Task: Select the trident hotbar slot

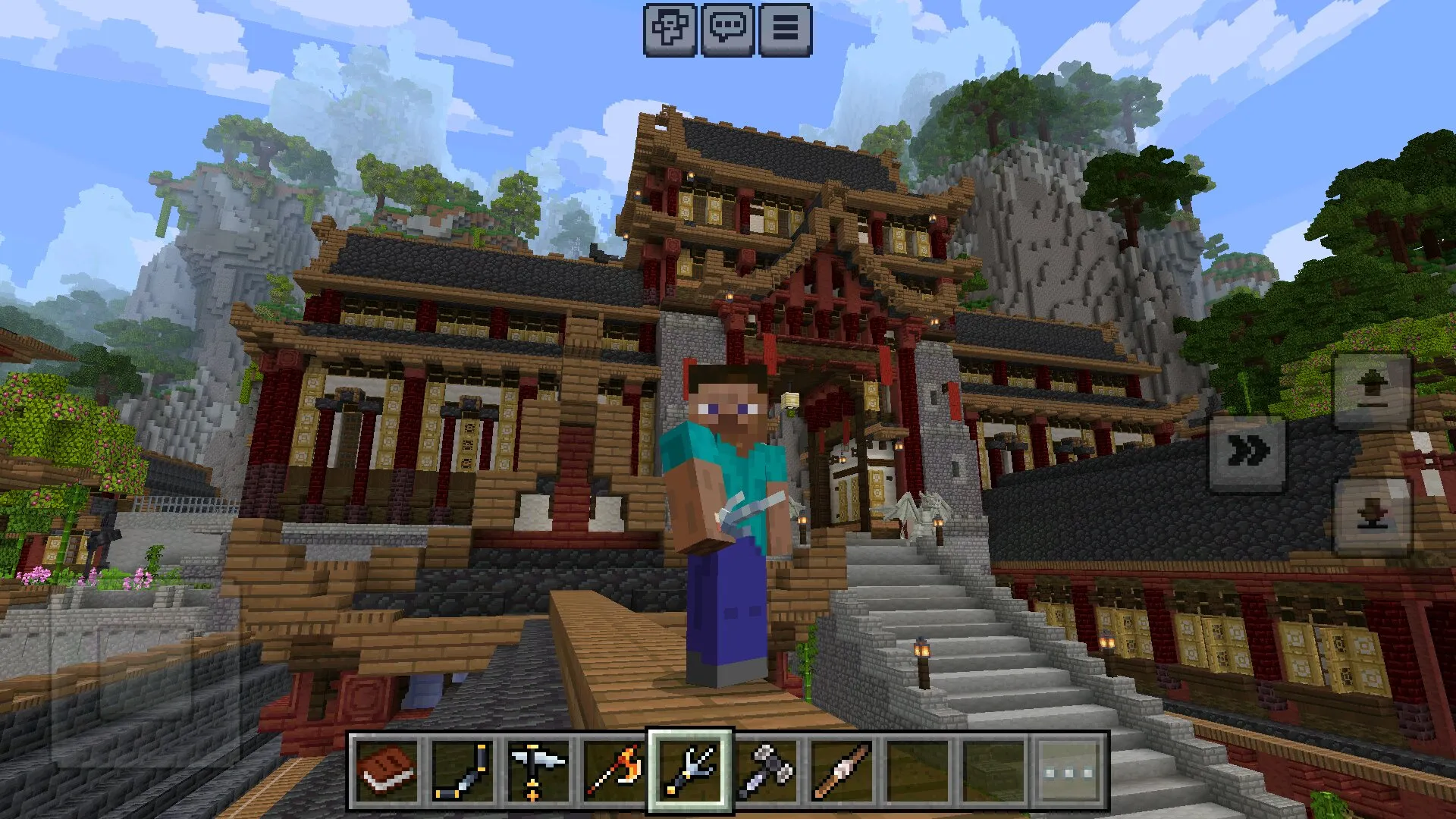Action: [x=690, y=771]
